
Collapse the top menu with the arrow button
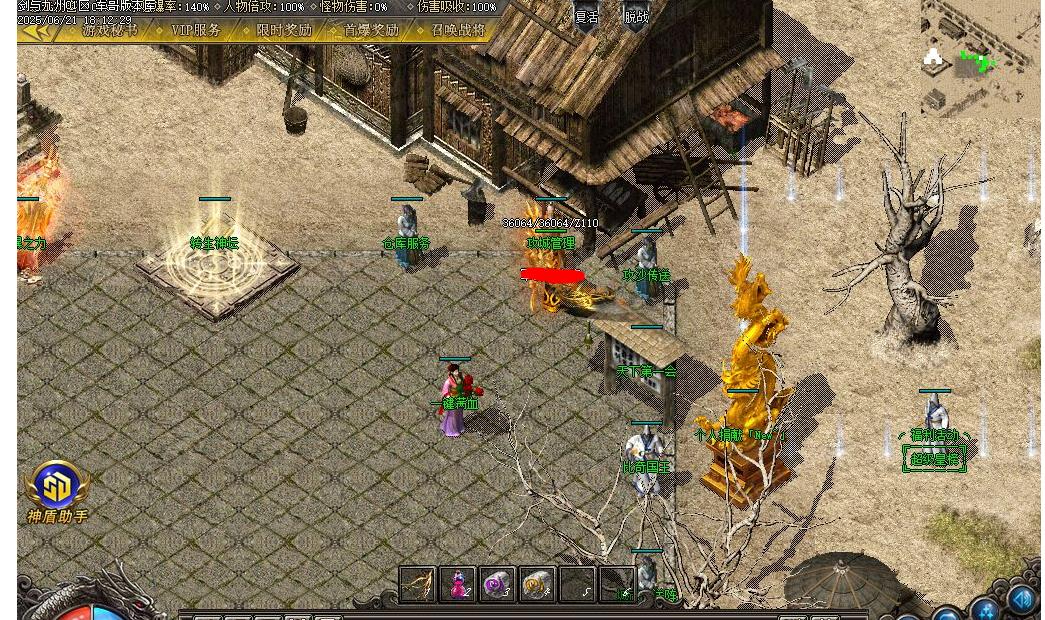tap(38, 31)
